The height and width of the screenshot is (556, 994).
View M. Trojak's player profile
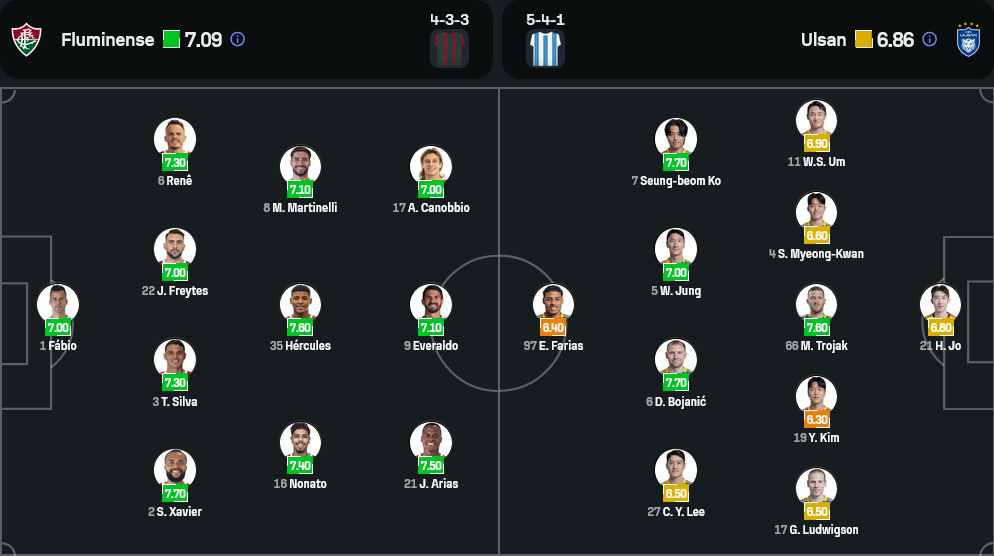click(816, 305)
